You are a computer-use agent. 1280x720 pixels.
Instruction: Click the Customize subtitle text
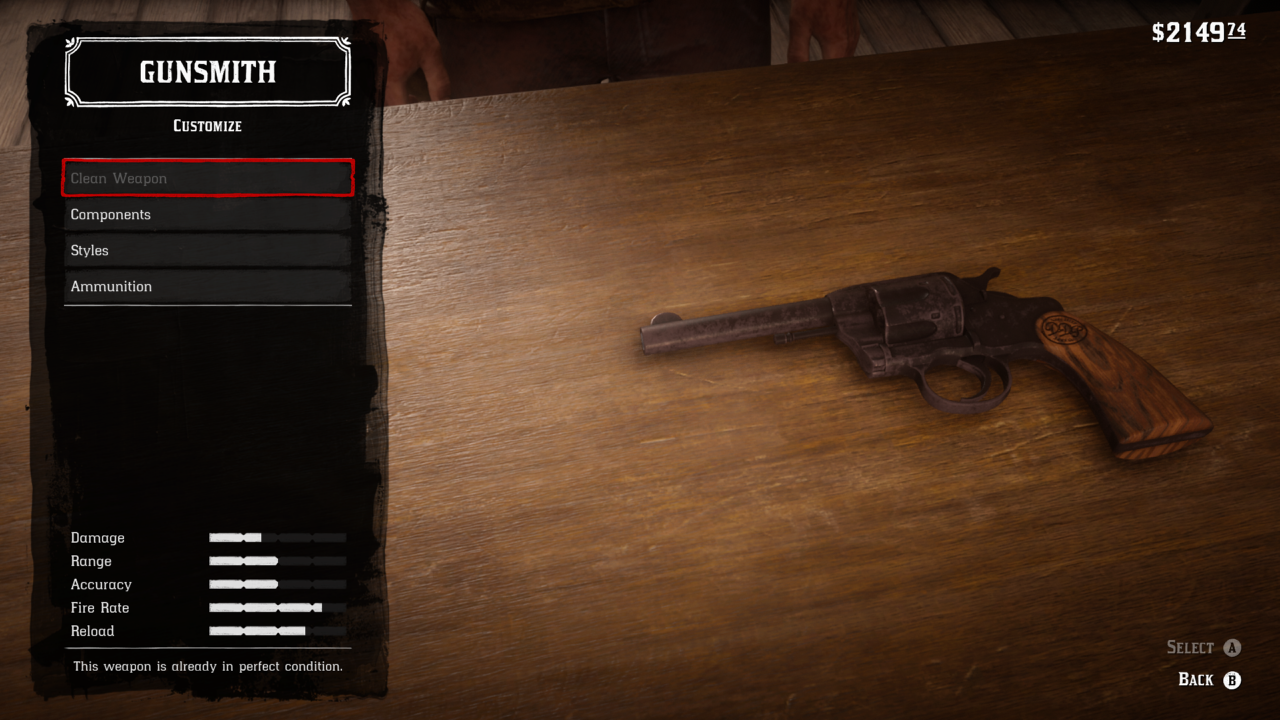click(207, 126)
